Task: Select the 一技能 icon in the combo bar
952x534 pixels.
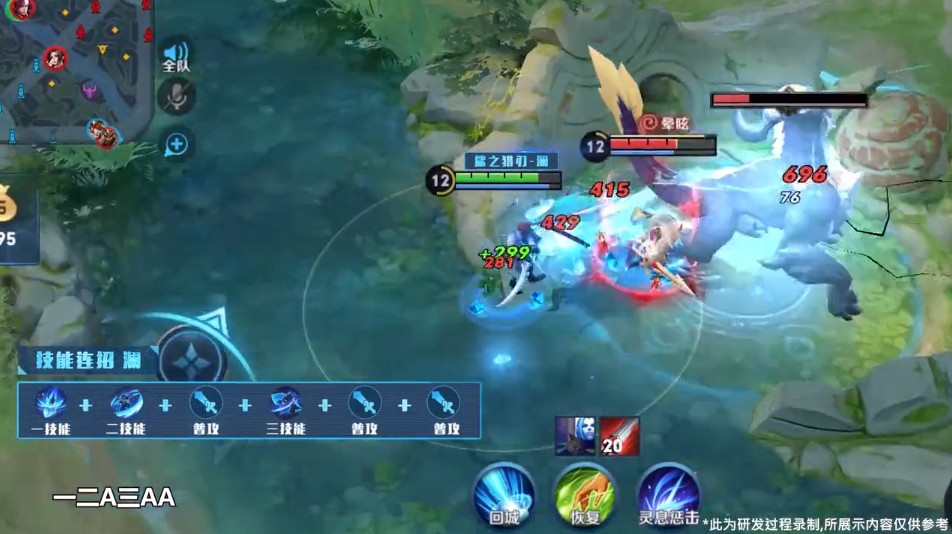Action: 50,403
